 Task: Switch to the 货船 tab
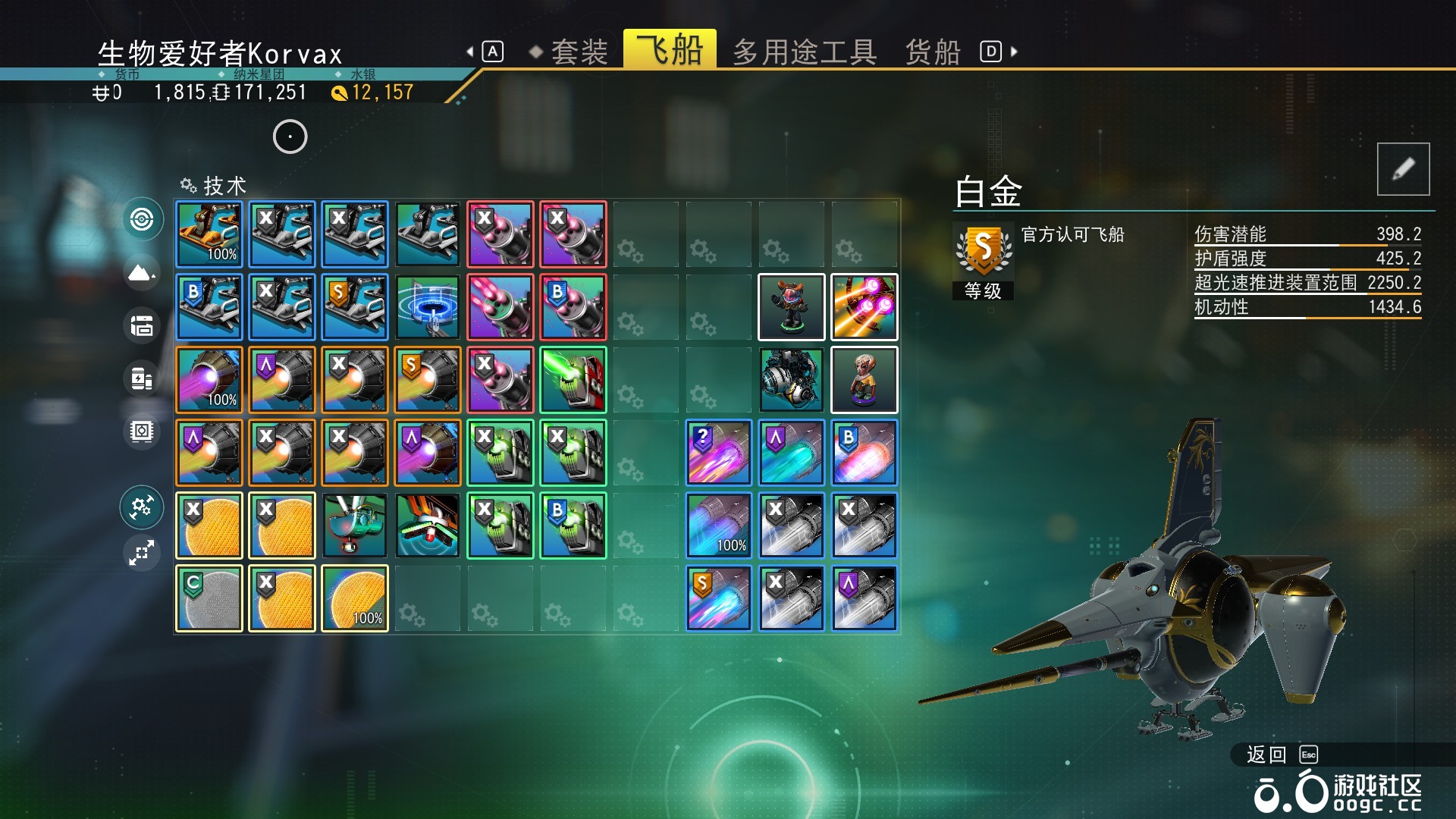933,52
